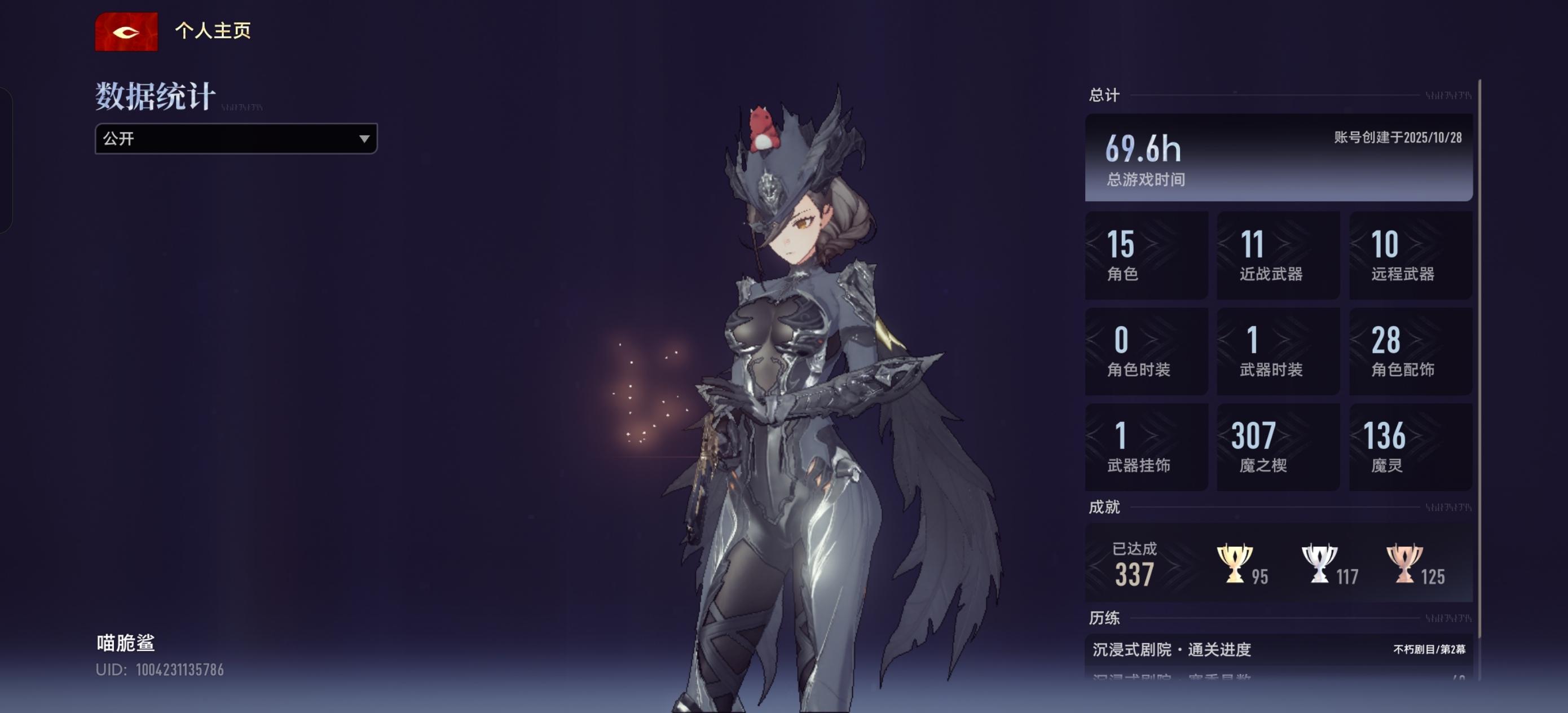This screenshot has width=1568, height=713.
Task: Open the 武器挂饰 stat tile
Action: coord(1146,447)
